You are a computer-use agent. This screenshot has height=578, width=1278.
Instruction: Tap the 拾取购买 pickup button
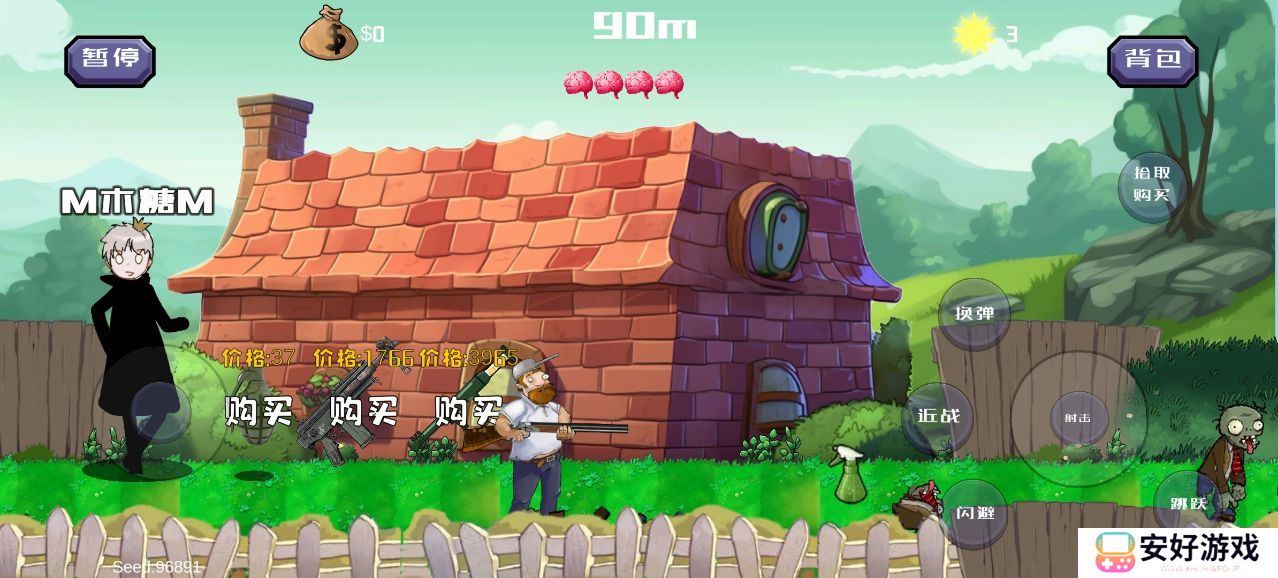coord(1152,184)
